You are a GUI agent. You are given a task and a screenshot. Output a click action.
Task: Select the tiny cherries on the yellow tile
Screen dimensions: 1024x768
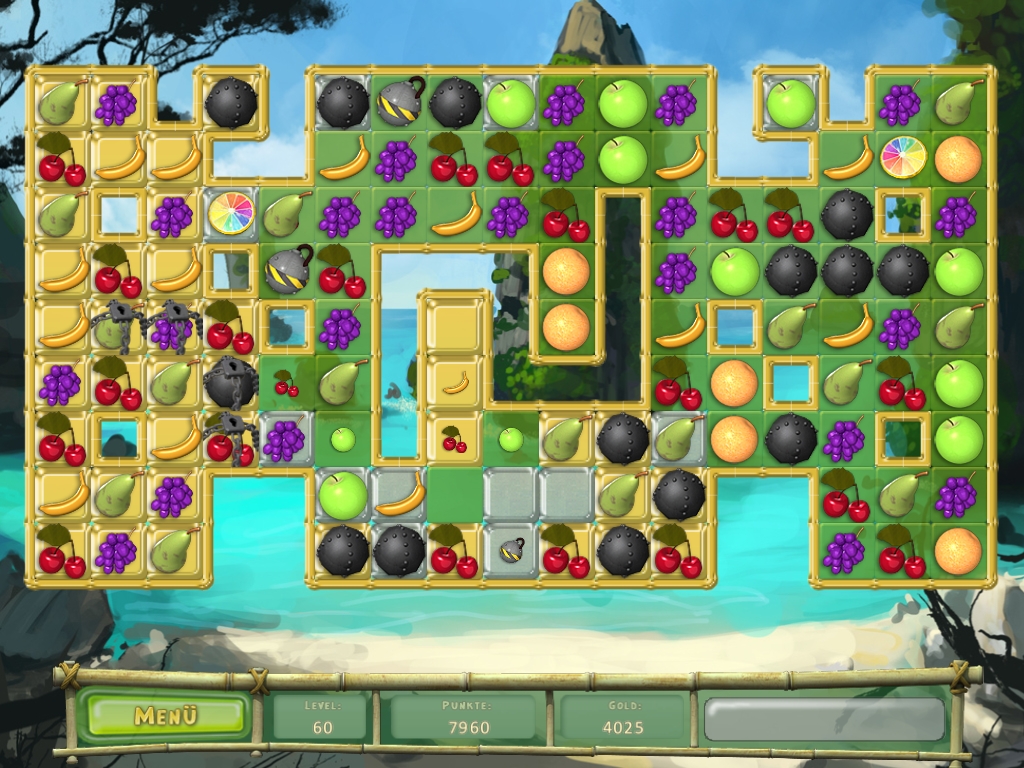pos(455,438)
